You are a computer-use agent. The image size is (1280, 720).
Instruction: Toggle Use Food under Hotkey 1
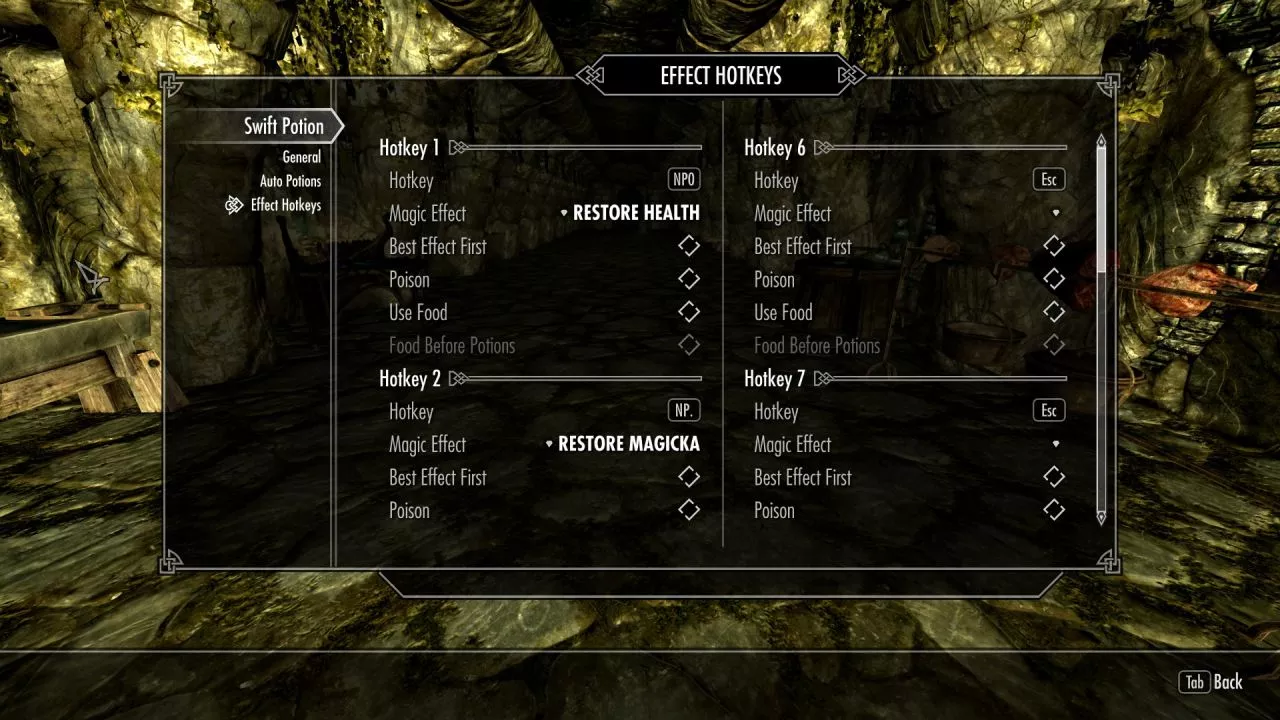(x=689, y=312)
